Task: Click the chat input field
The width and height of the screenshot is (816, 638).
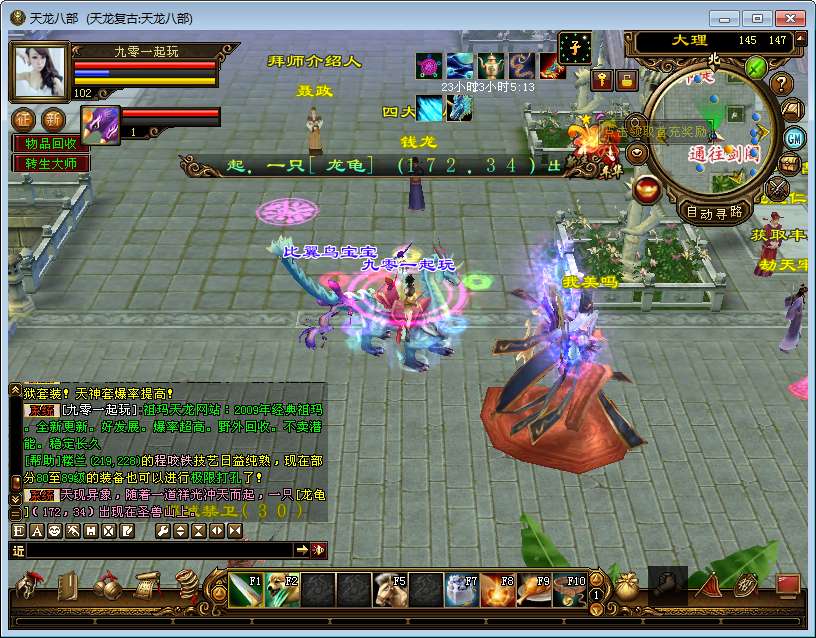Action: coord(160,550)
